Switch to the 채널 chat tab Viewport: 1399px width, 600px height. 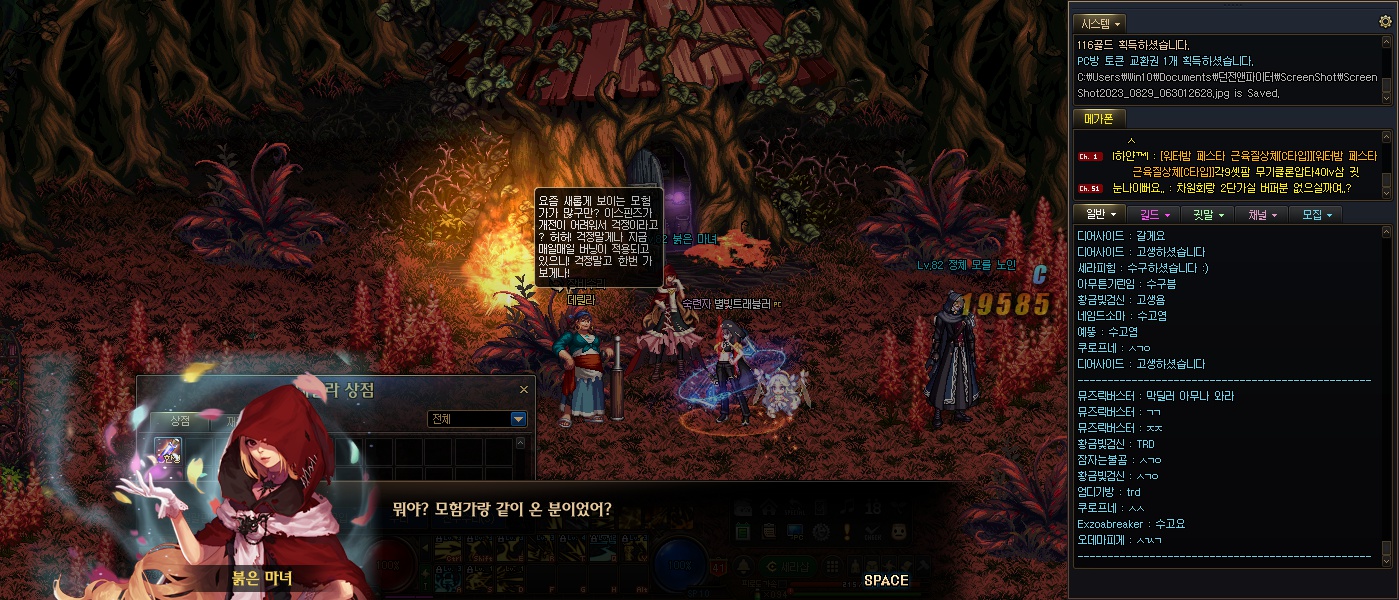1260,214
